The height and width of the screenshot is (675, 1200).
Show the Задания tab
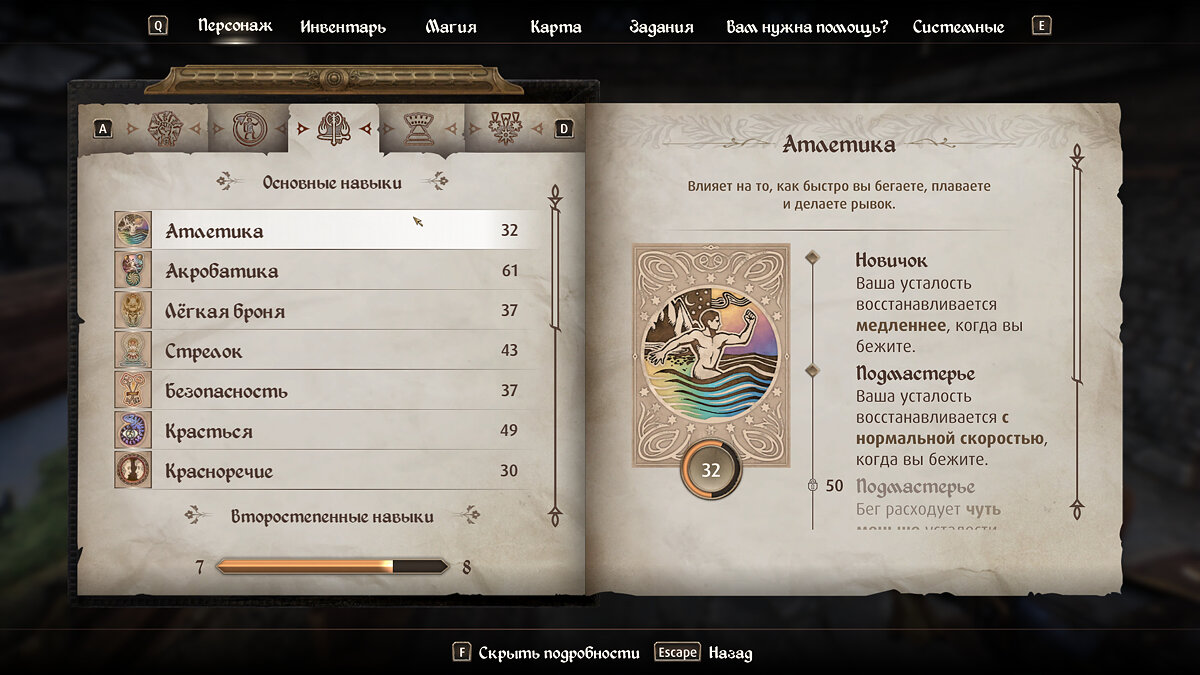pyautogui.click(x=661, y=27)
